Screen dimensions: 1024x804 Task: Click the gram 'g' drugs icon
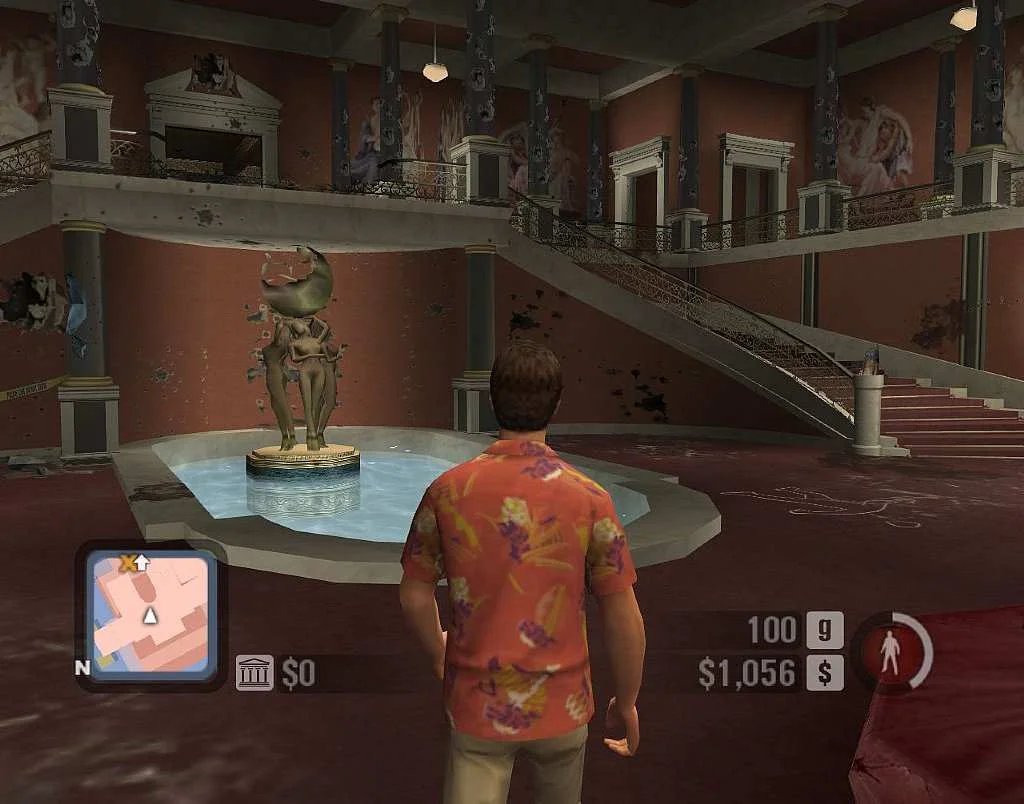[x=825, y=630]
